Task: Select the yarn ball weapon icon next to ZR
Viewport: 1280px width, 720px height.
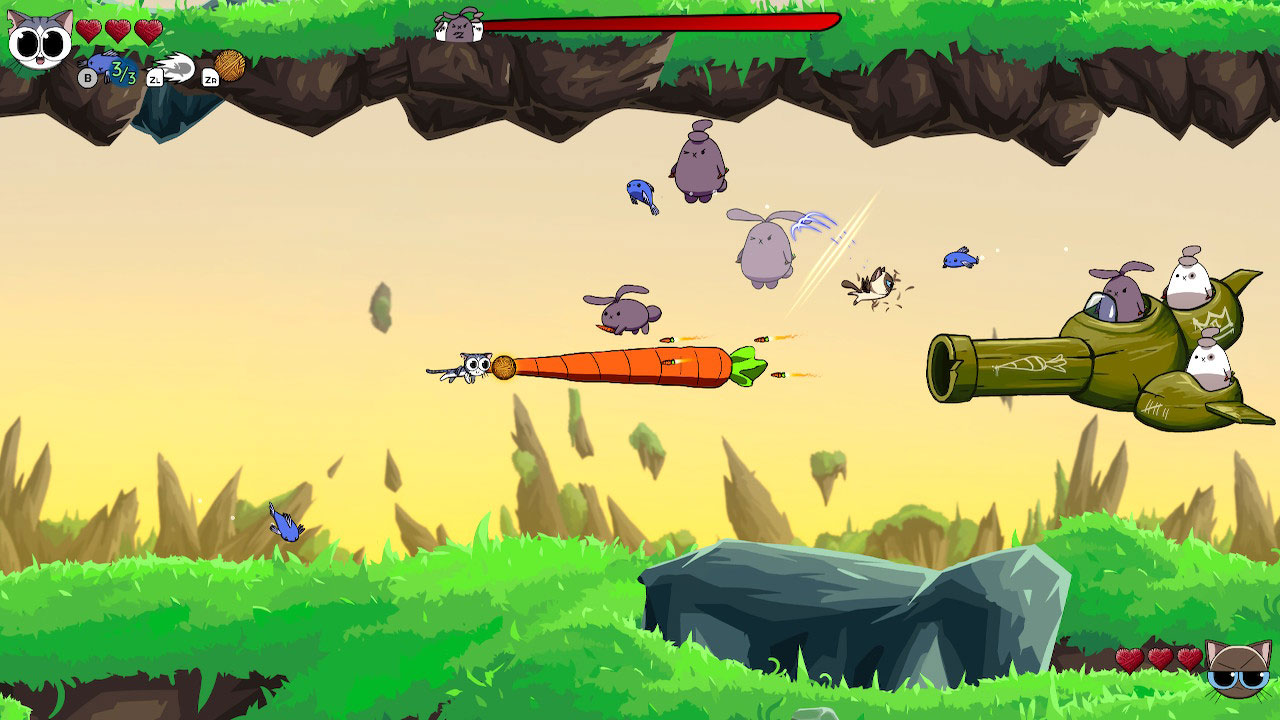Action: coord(229,67)
